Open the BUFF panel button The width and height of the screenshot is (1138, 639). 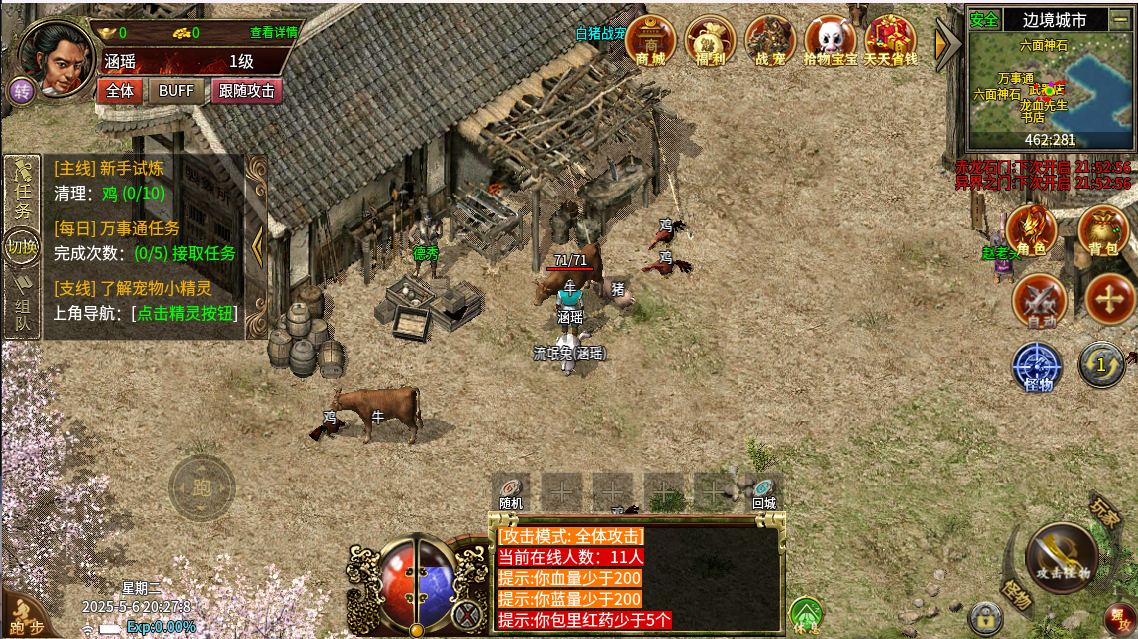(x=176, y=90)
